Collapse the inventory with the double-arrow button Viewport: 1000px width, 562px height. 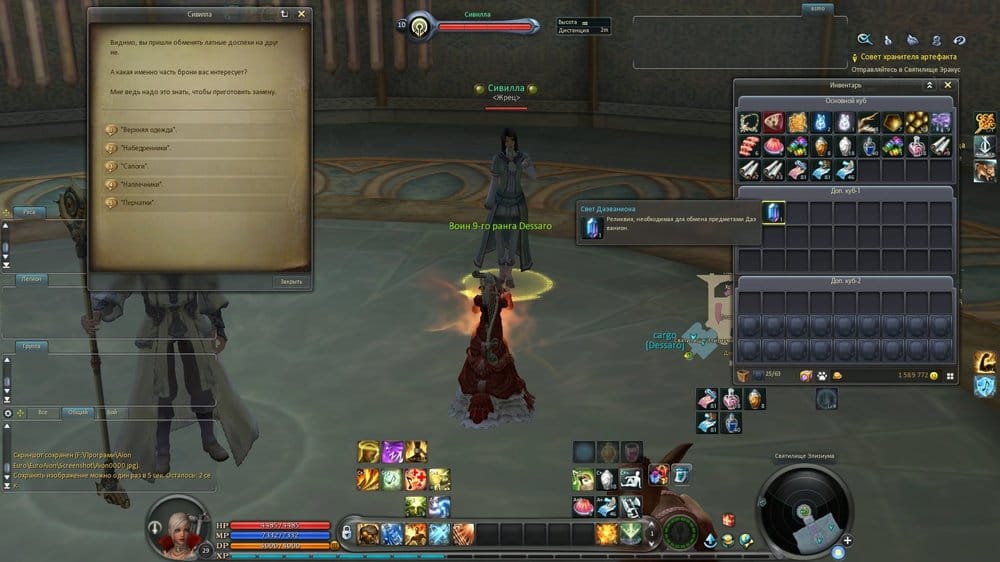click(930, 86)
